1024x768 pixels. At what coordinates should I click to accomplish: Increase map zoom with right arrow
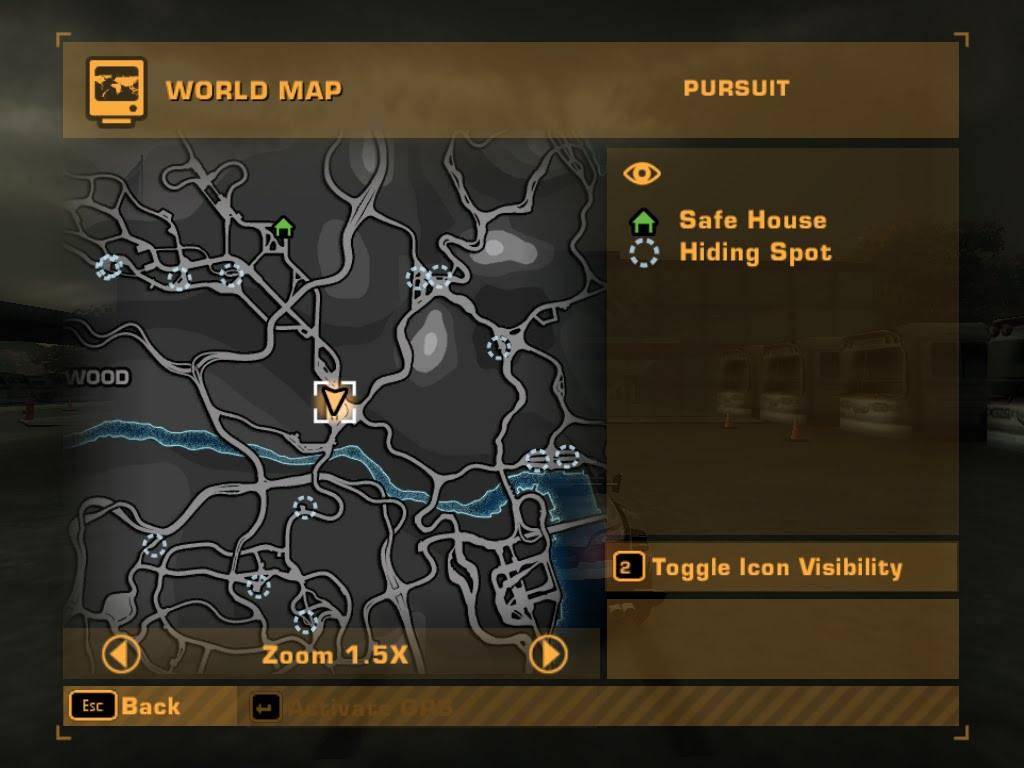click(547, 655)
